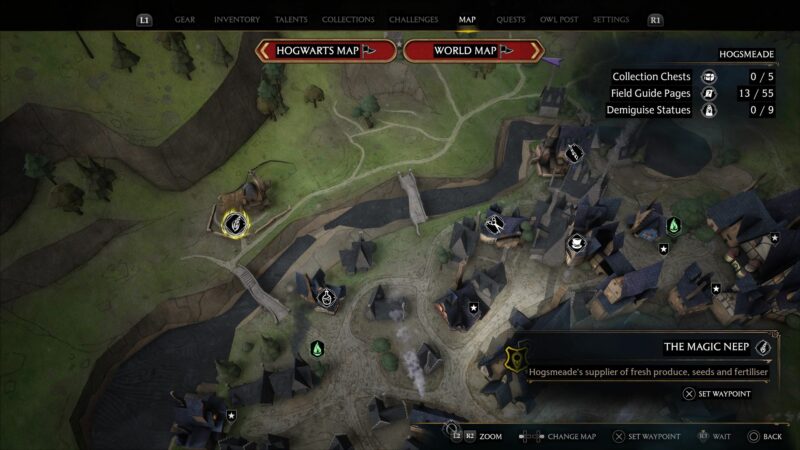Select the scroll shop marker
The image size is (800, 450).
(x=574, y=153)
